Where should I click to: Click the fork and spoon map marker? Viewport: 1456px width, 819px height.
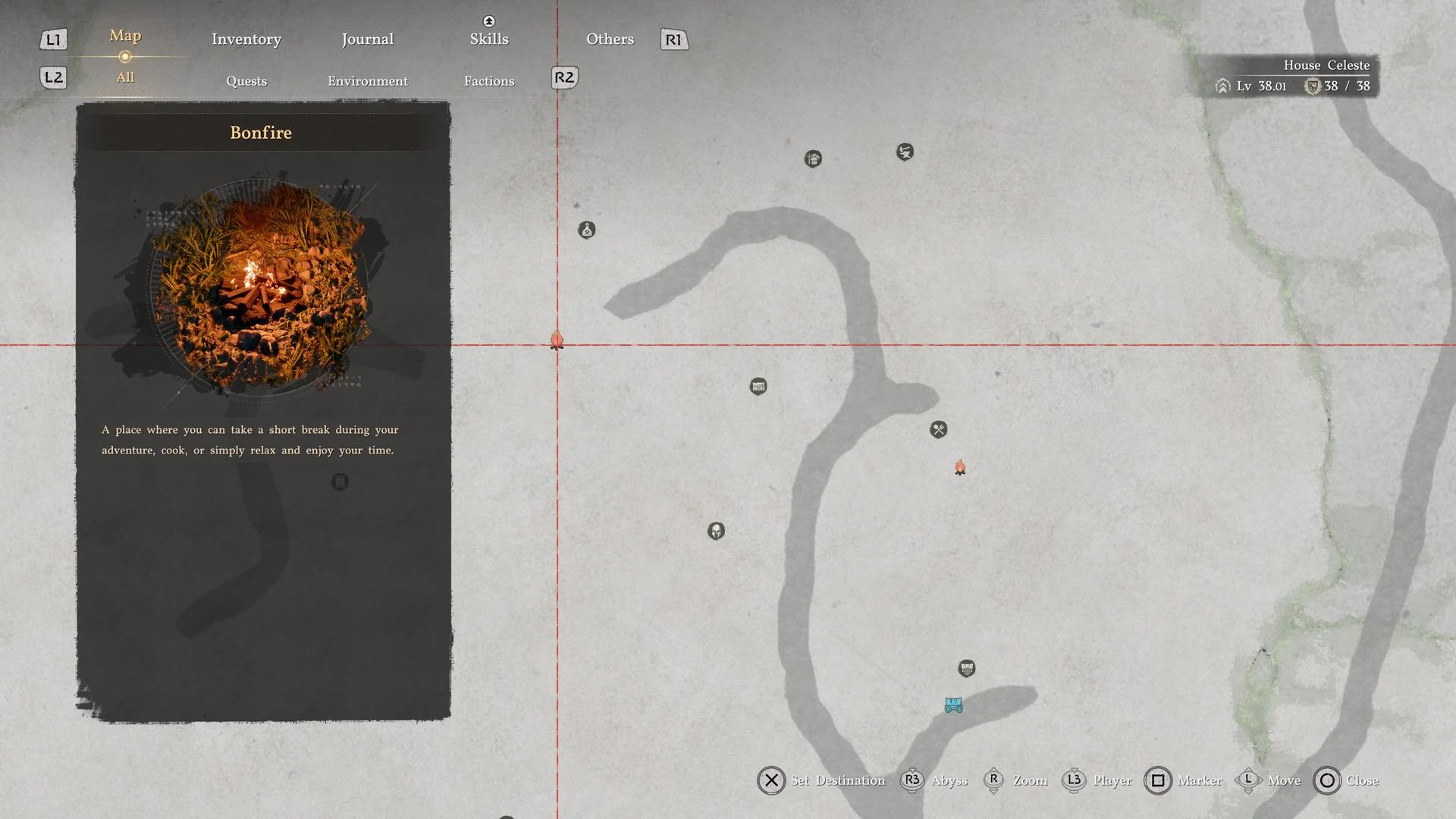pos(938,430)
